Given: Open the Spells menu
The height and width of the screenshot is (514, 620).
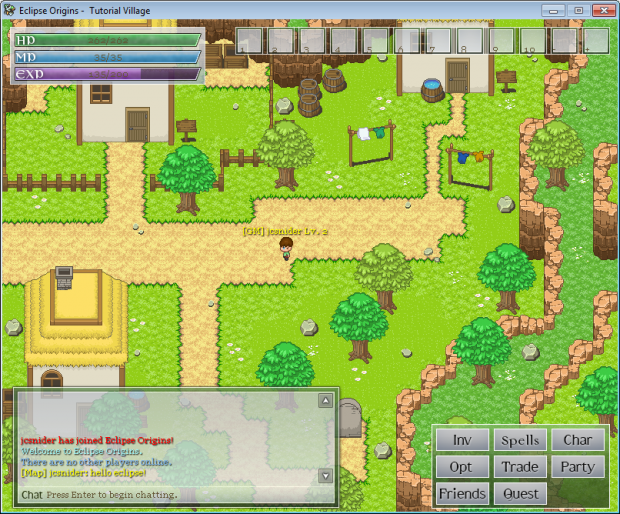Looking at the screenshot, I should [x=520, y=440].
